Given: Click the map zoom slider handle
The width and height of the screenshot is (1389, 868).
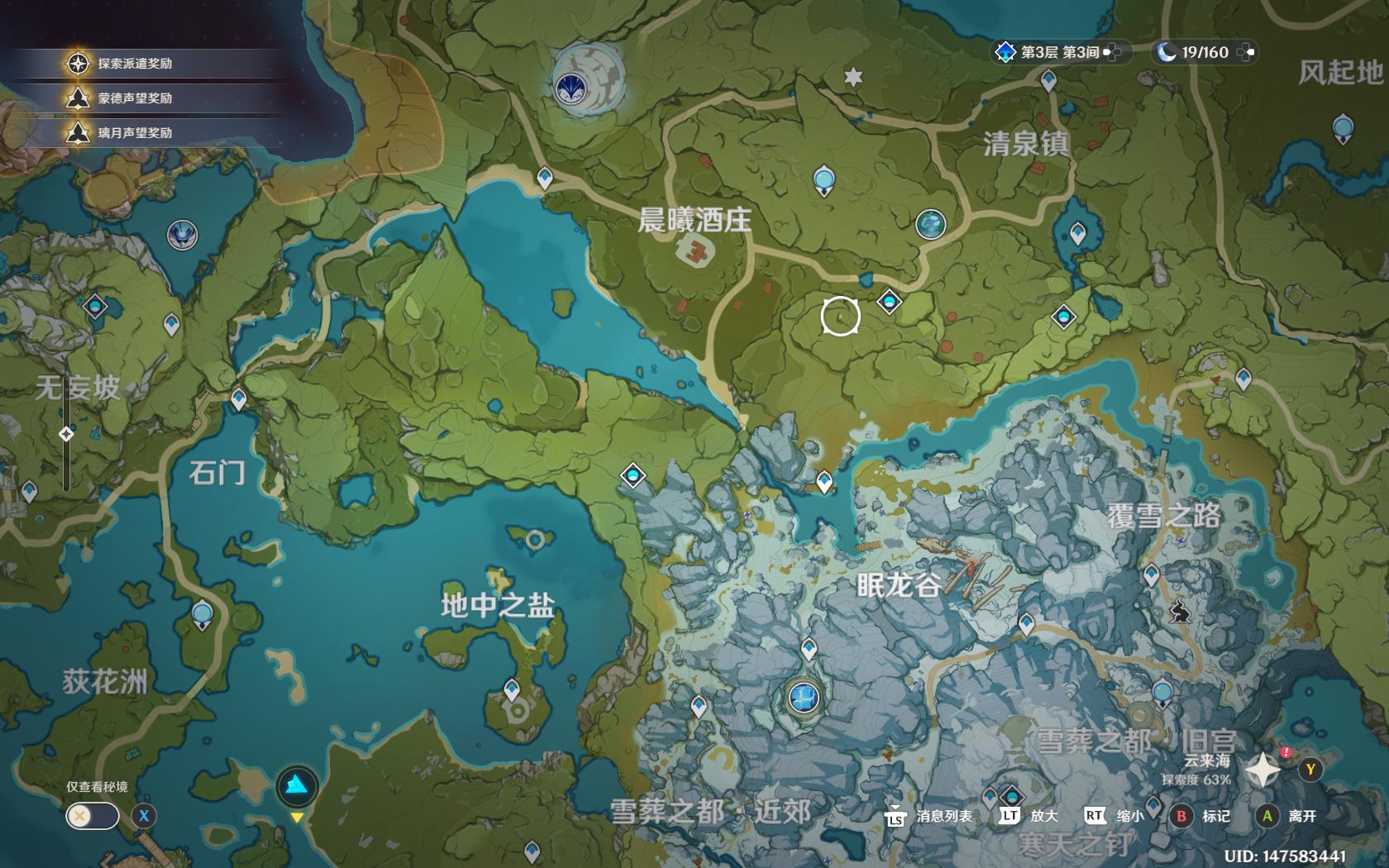Looking at the screenshot, I should click(x=66, y=434).
